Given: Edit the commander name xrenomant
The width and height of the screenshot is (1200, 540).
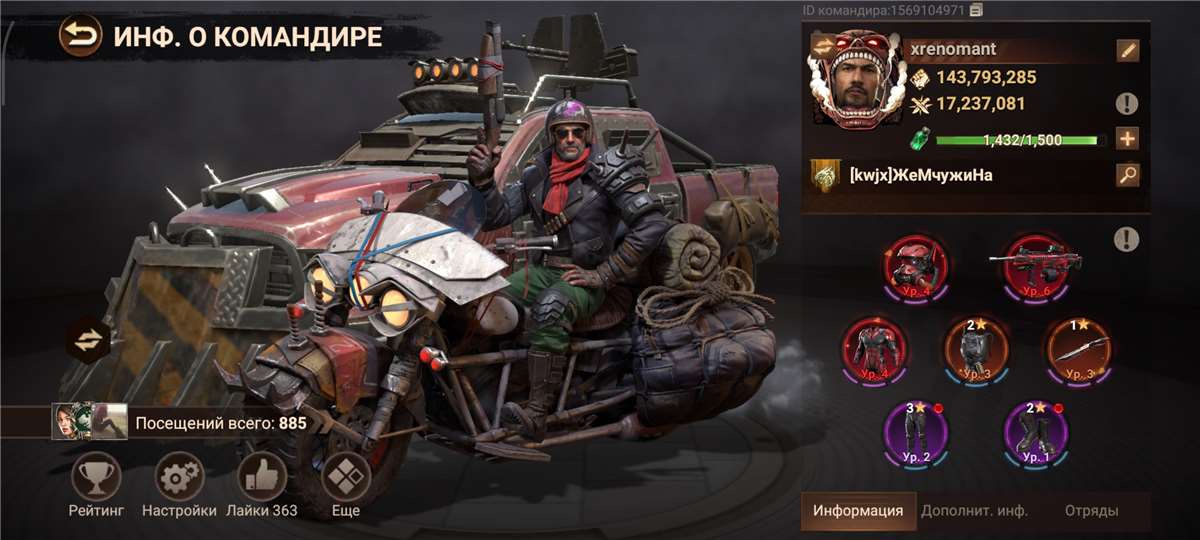Looking at the screenshot, I should click(1128, 50).
